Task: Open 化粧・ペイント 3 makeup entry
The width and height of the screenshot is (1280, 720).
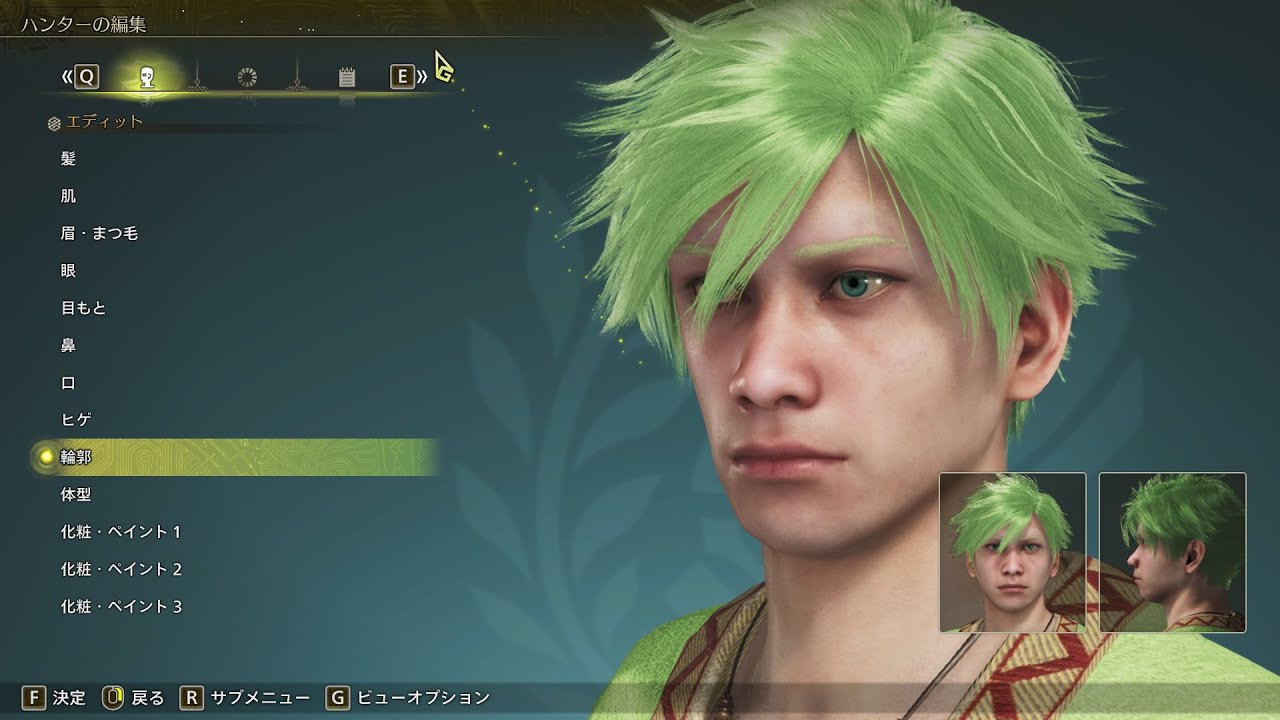Action: pyautogui.click(x=120, y=607)
